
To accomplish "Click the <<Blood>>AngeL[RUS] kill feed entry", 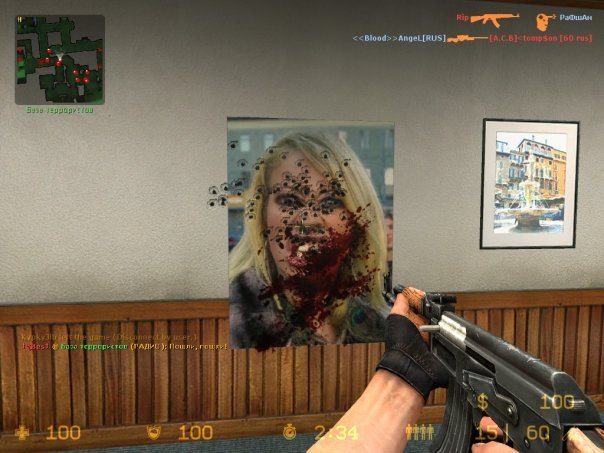I will click(x=399, y=38).
